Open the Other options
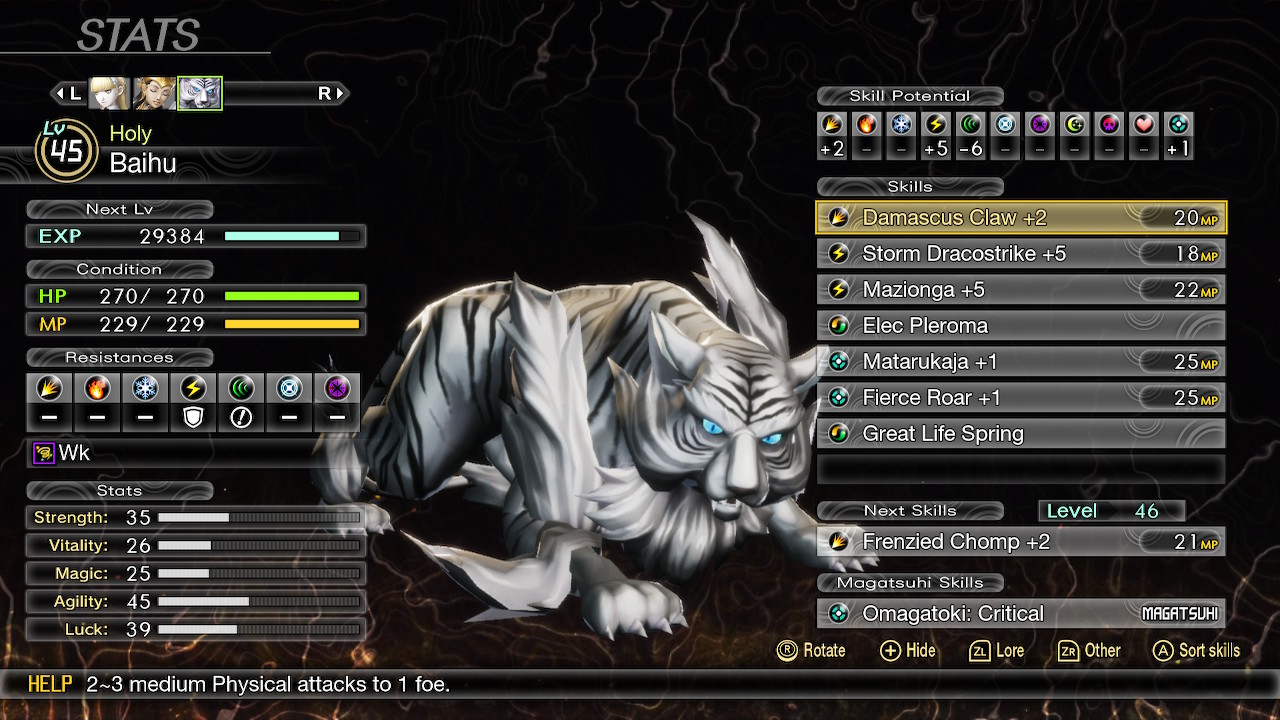The height and width of the screenshot is (720, 1280). 1089,651
